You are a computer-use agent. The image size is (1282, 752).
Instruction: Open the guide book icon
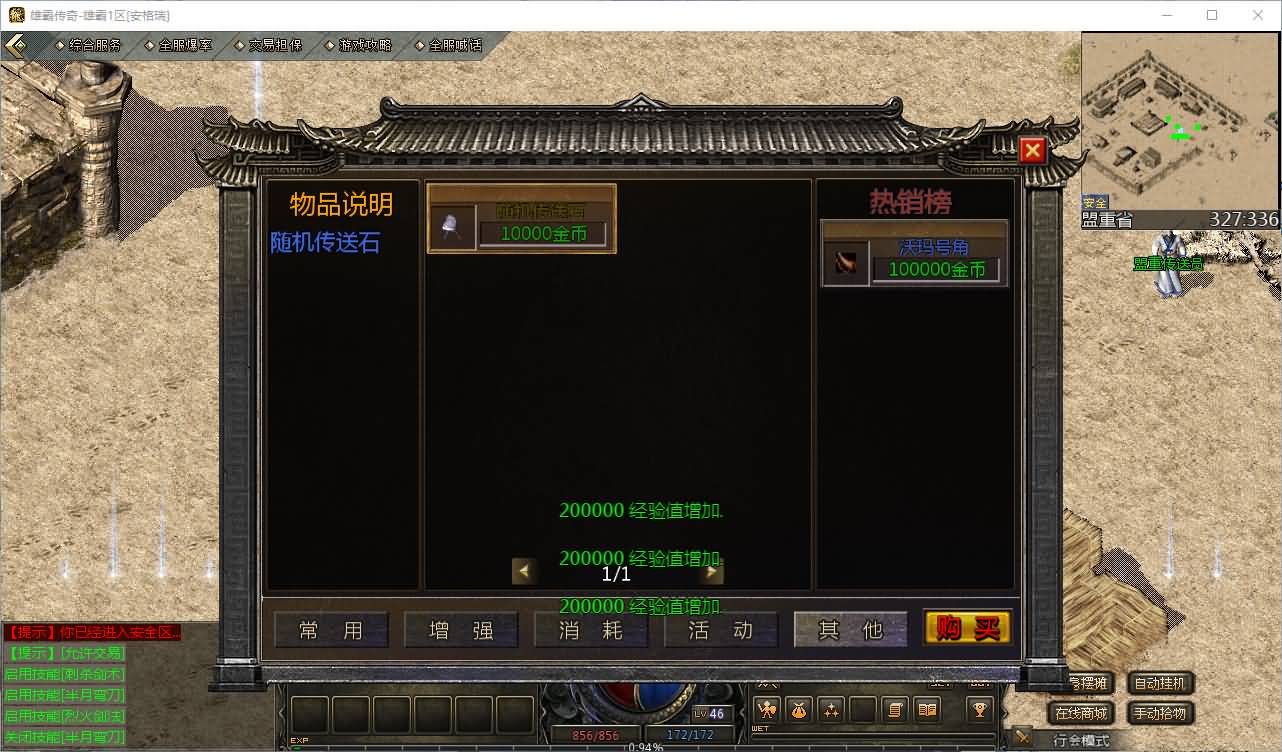pyautogui.click(x=925, y=710)
